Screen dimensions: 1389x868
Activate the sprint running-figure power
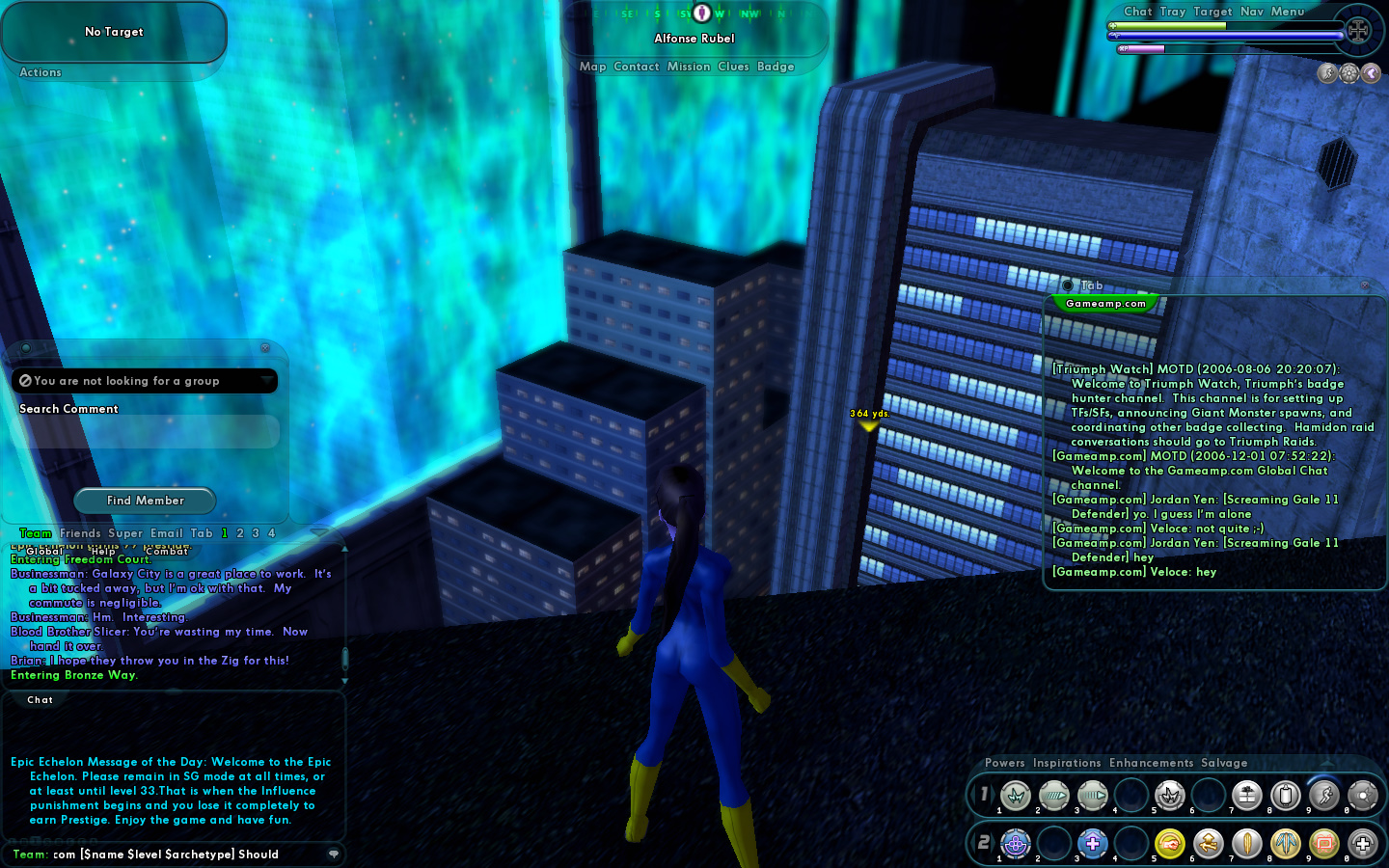[x=1323, y=795]
